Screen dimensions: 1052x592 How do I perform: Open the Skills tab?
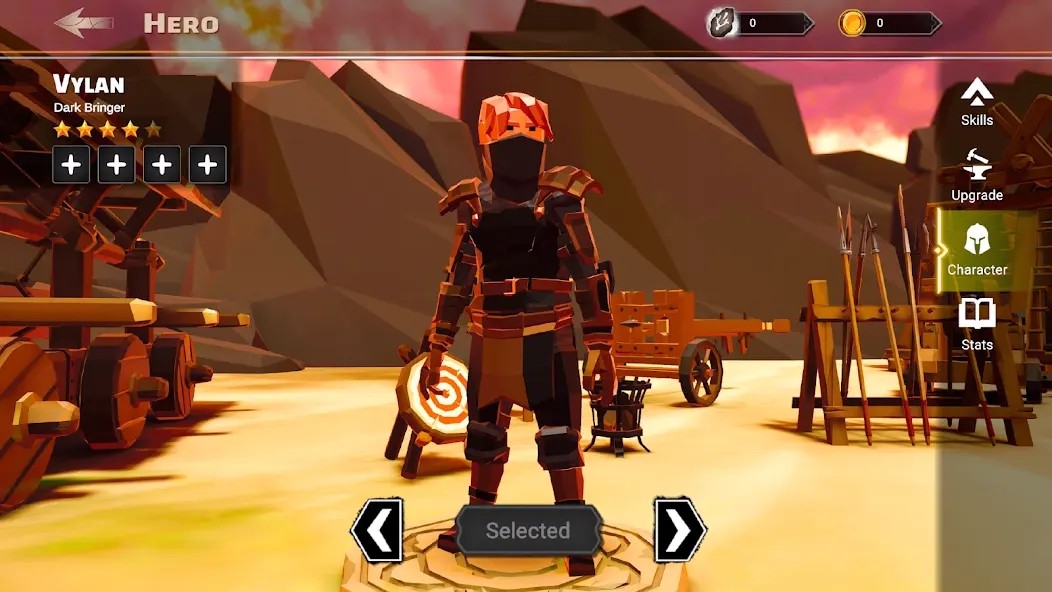[x=977, y=102]
